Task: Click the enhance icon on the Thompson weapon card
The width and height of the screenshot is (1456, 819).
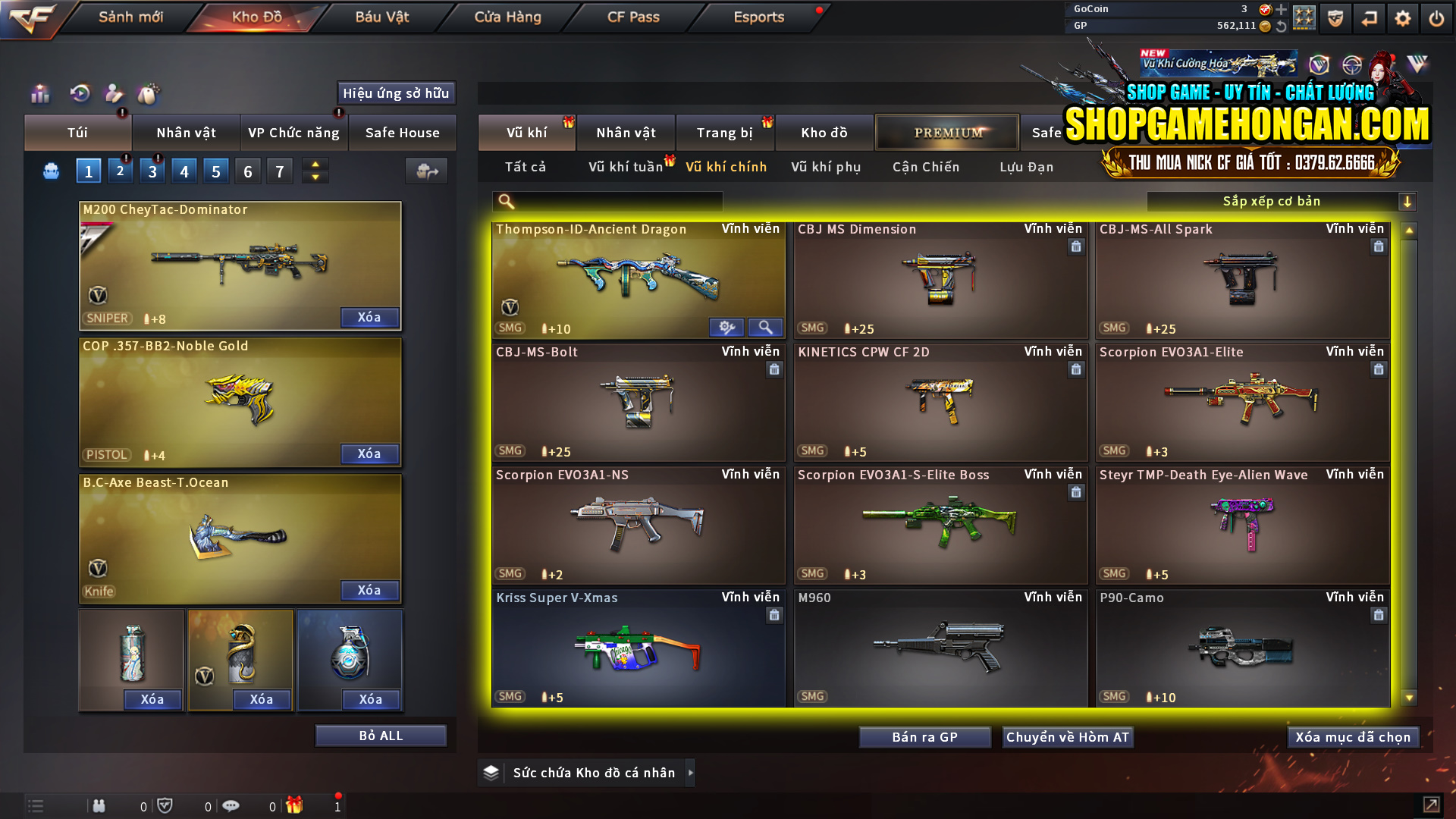Action: (x=727, y=327)
